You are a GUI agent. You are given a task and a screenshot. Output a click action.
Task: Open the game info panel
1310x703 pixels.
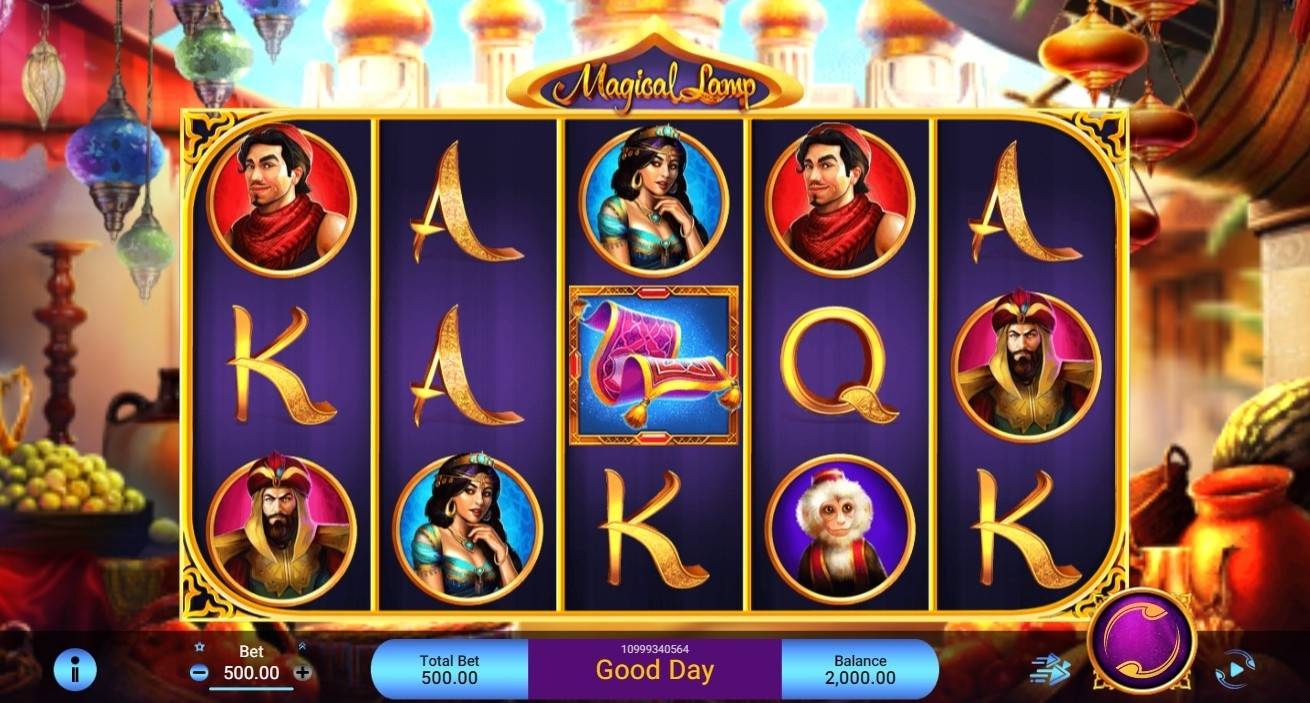(x=74, y=669)
